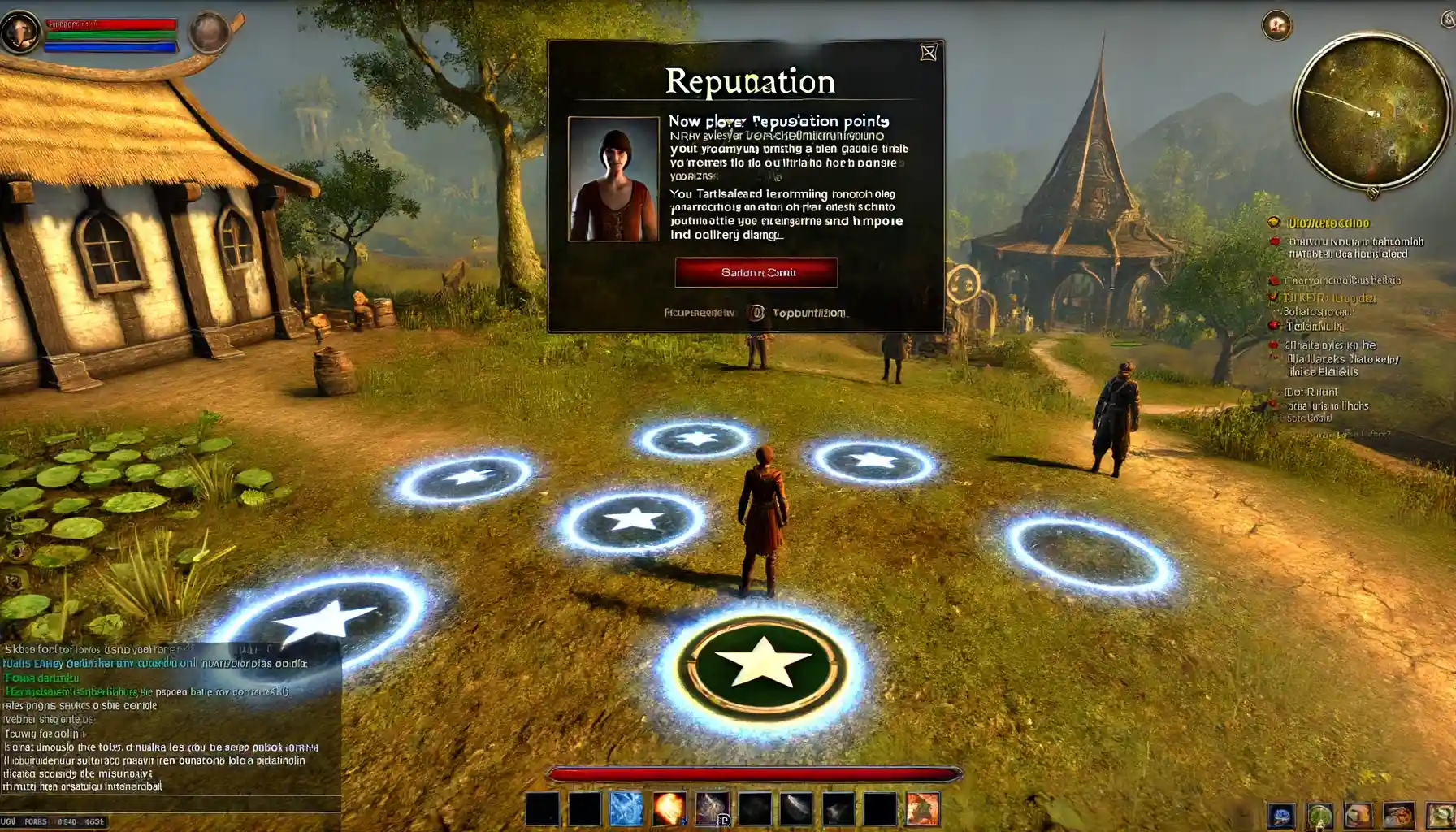Close the Reputation window

click(928, 54)
